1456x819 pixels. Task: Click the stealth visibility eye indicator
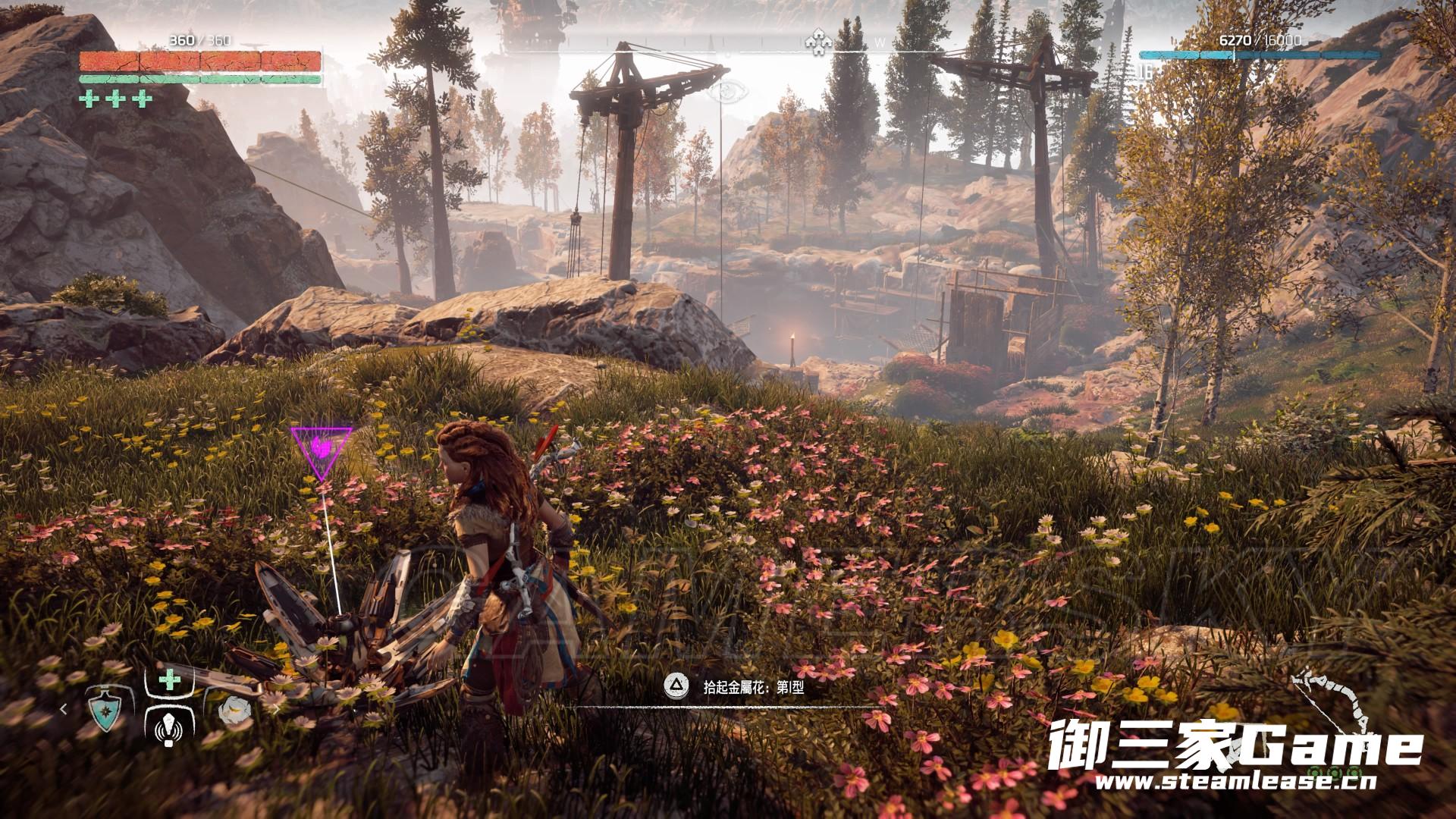coord(727,92)
